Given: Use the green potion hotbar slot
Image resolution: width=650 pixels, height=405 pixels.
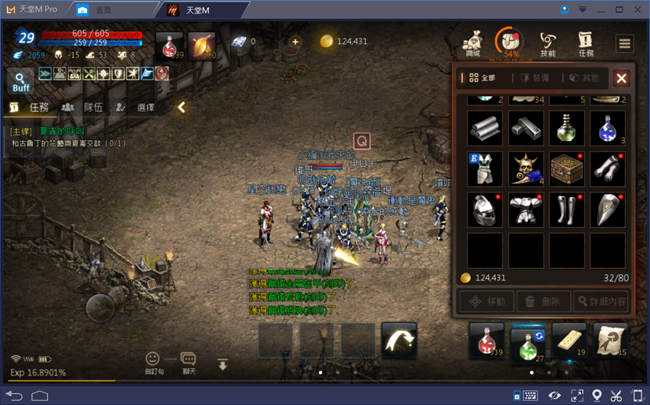Looking at the screenshot, I should click(528, 342).
